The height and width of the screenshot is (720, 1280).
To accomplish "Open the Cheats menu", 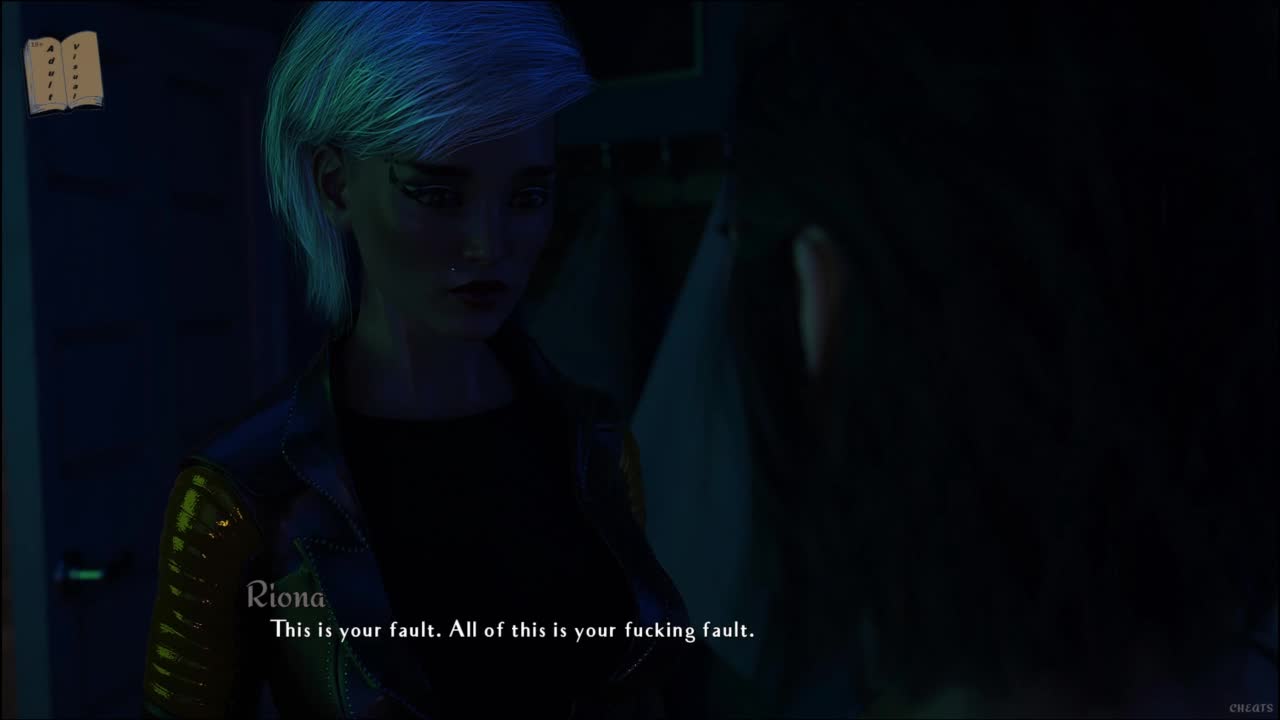I will [1250, 708].
